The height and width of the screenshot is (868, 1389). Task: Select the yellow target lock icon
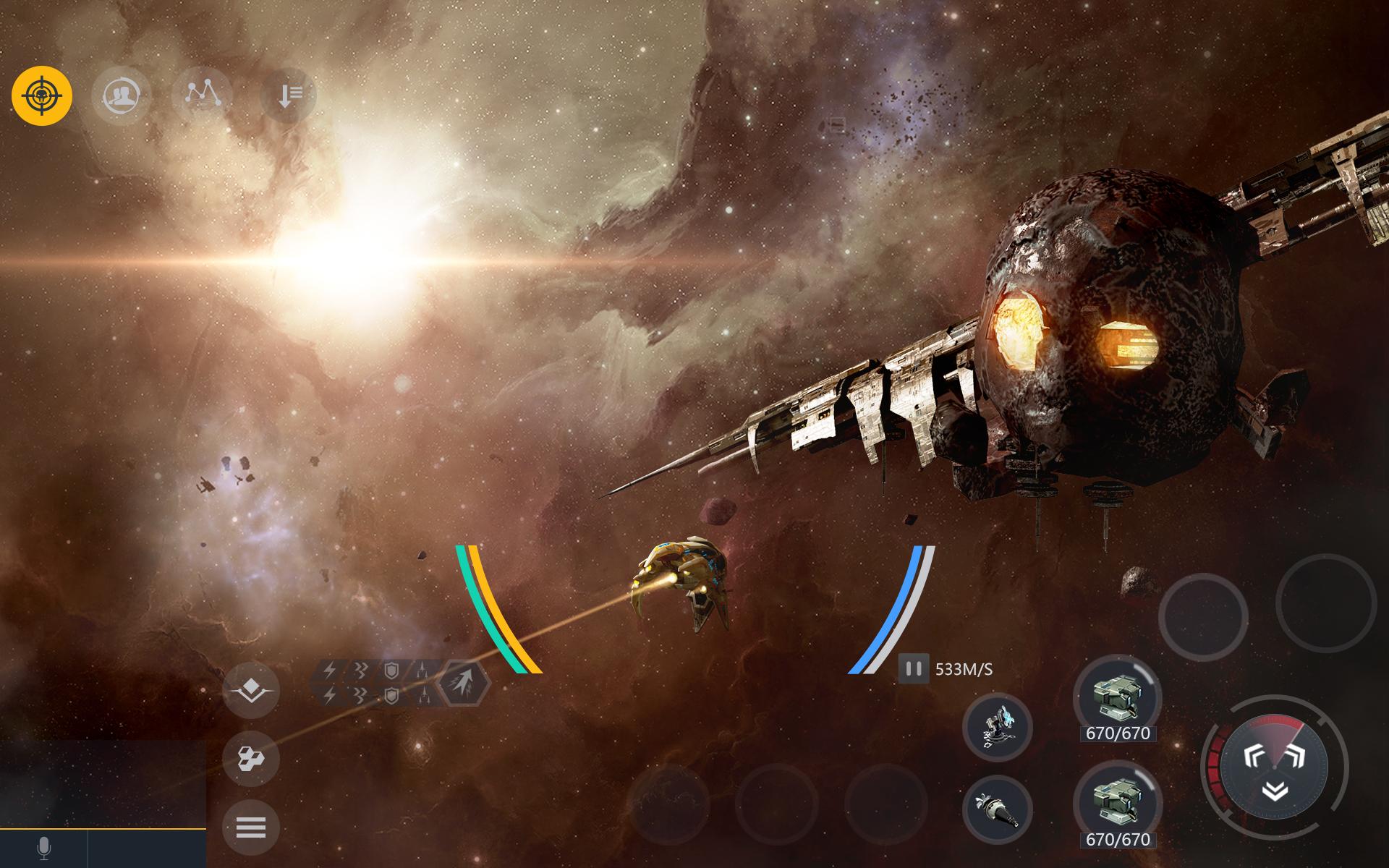point(41,95)
